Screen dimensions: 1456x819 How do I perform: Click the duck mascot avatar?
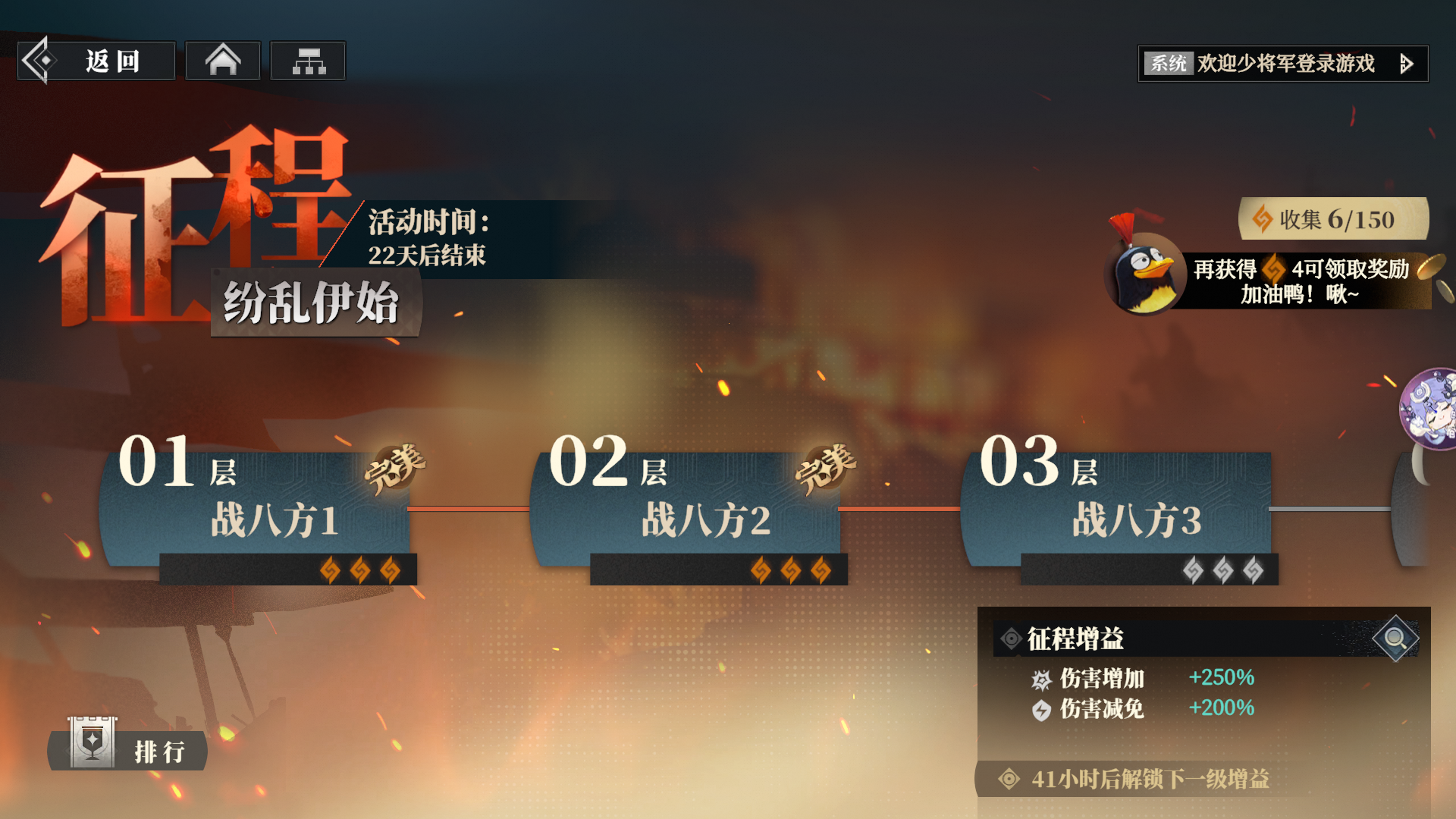click(x=1145, y=275)
